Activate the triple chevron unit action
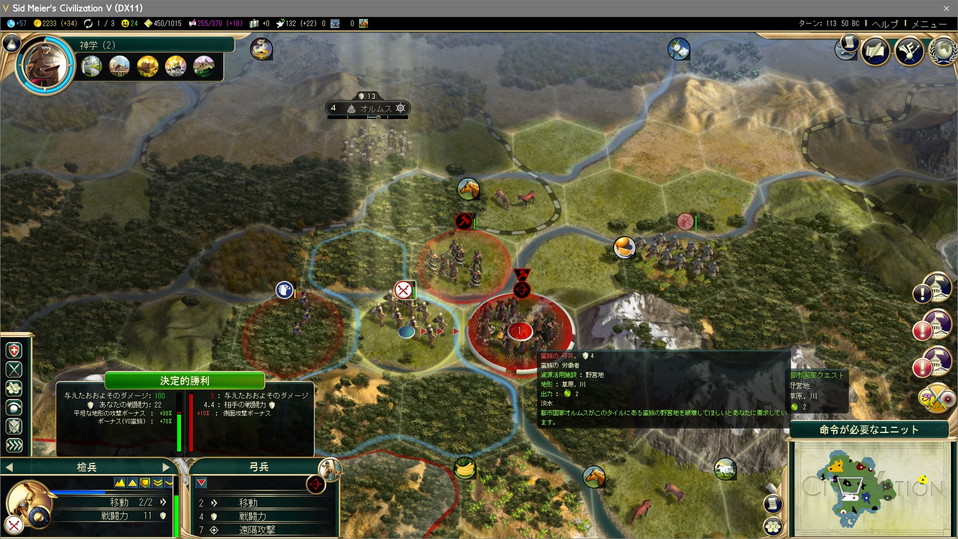 pos(14,445)
